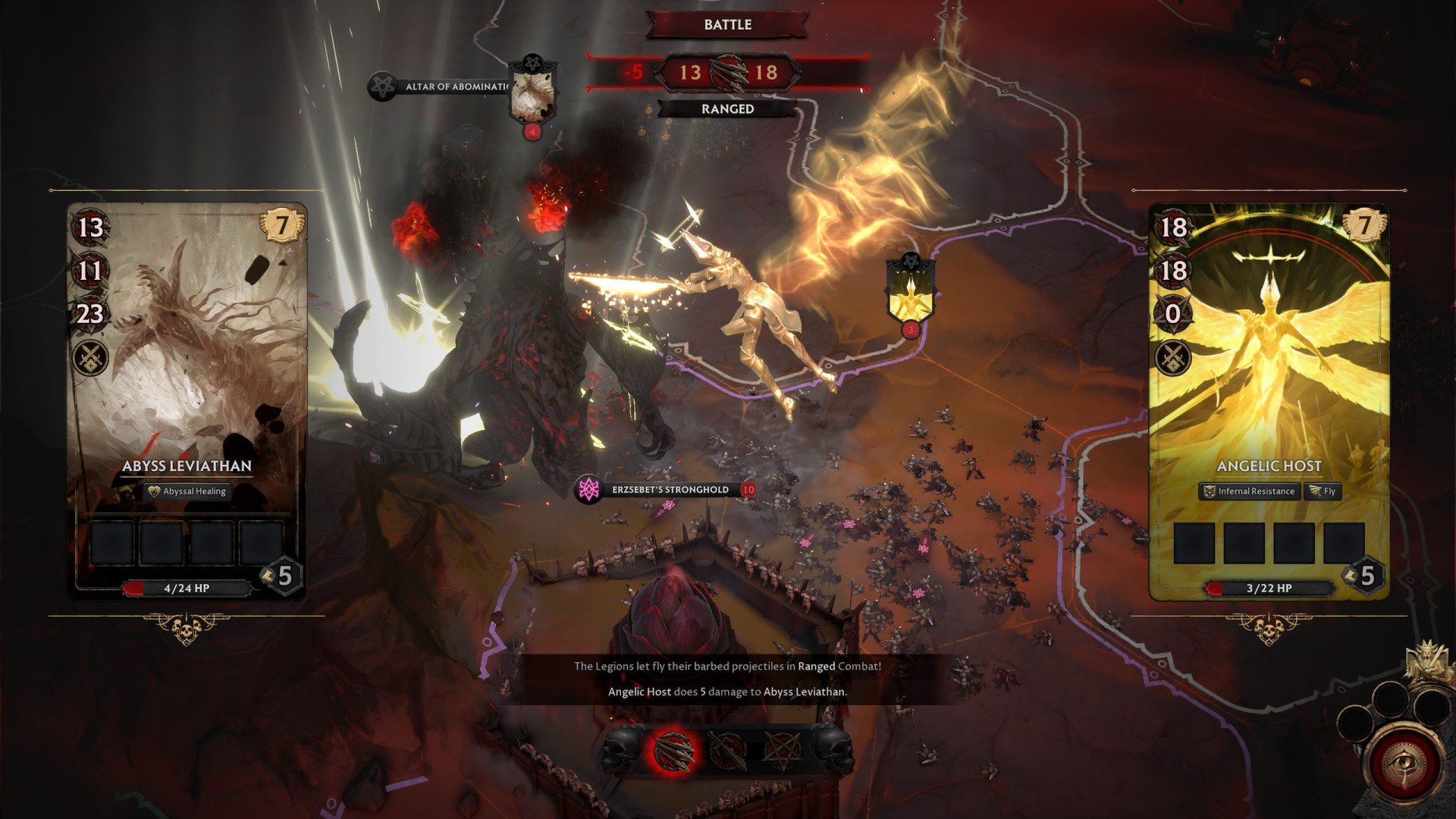Select the Angelic Host legion card
The image size is (1456, 819).
pyautogui.click(x=1269, y=379)
